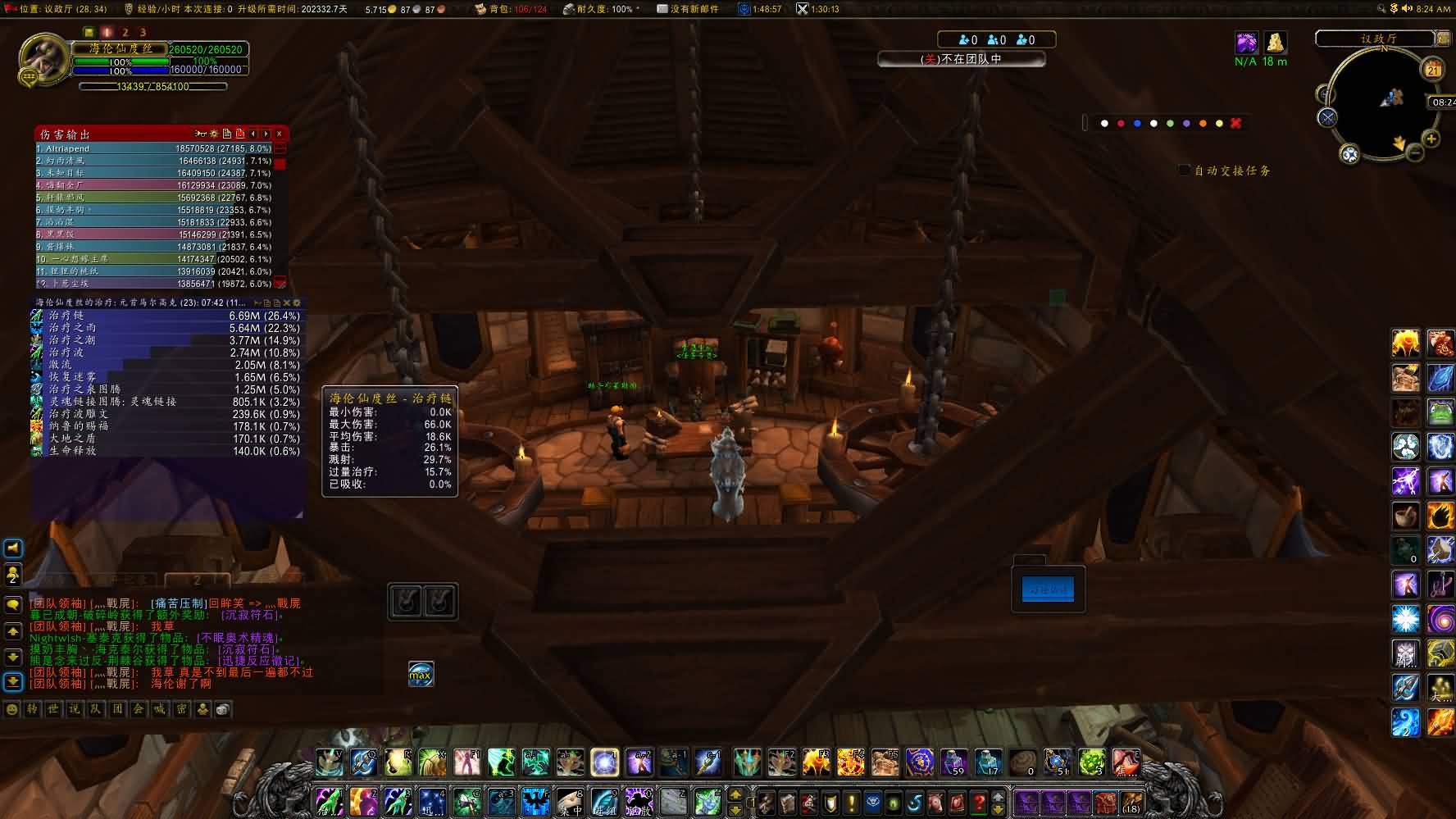
Task: Use the 驱散 dispel ability
Action: 639,801
